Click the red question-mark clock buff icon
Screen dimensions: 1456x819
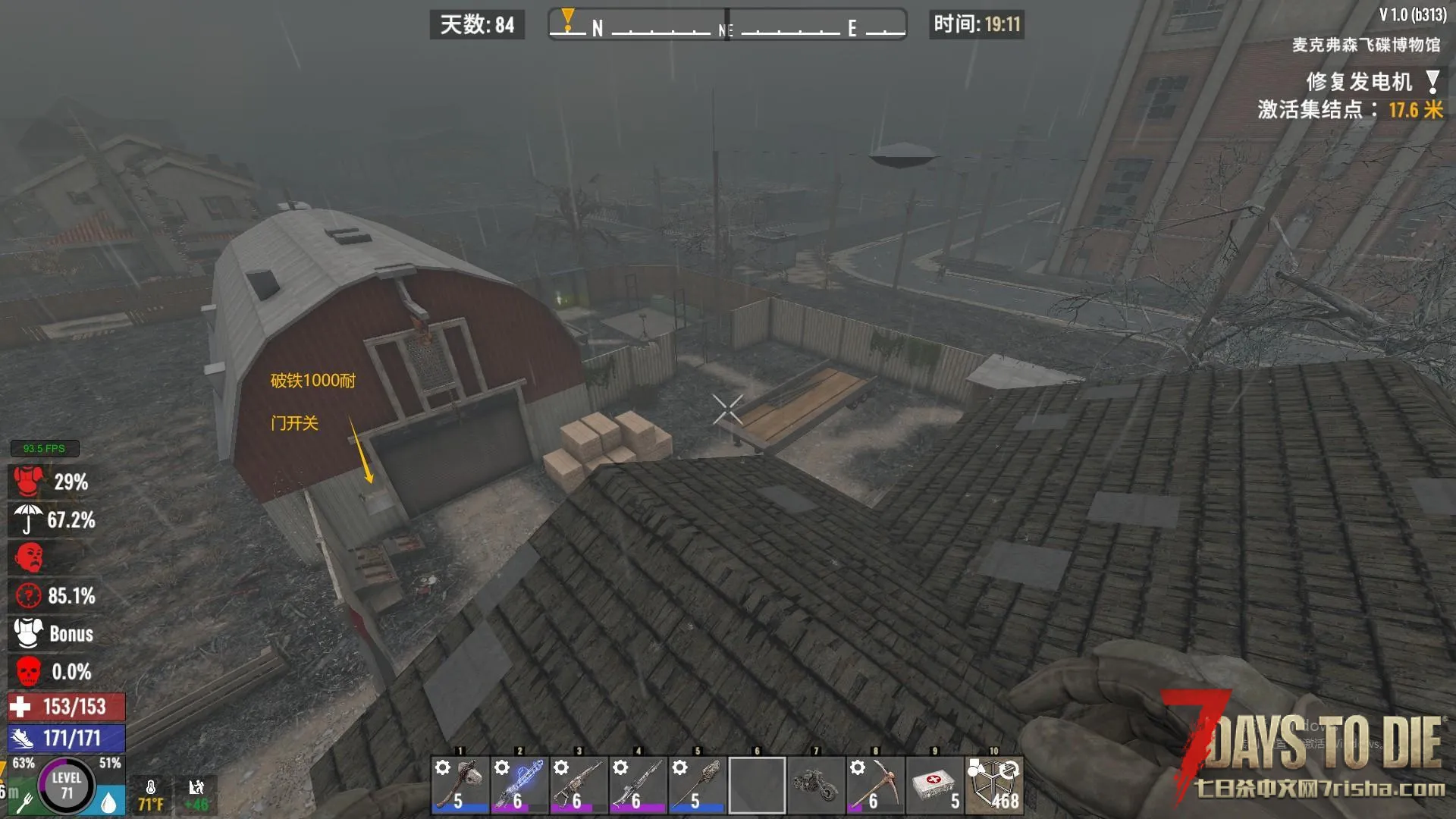[x=29, y=595]
